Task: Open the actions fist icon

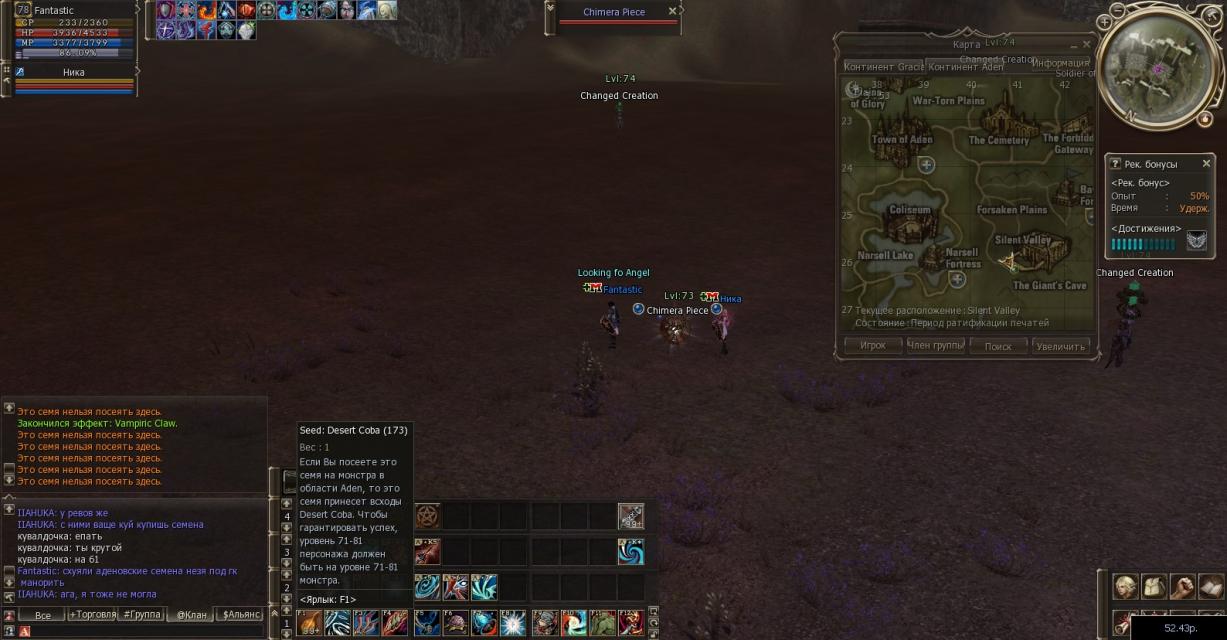Action: 1183,586
